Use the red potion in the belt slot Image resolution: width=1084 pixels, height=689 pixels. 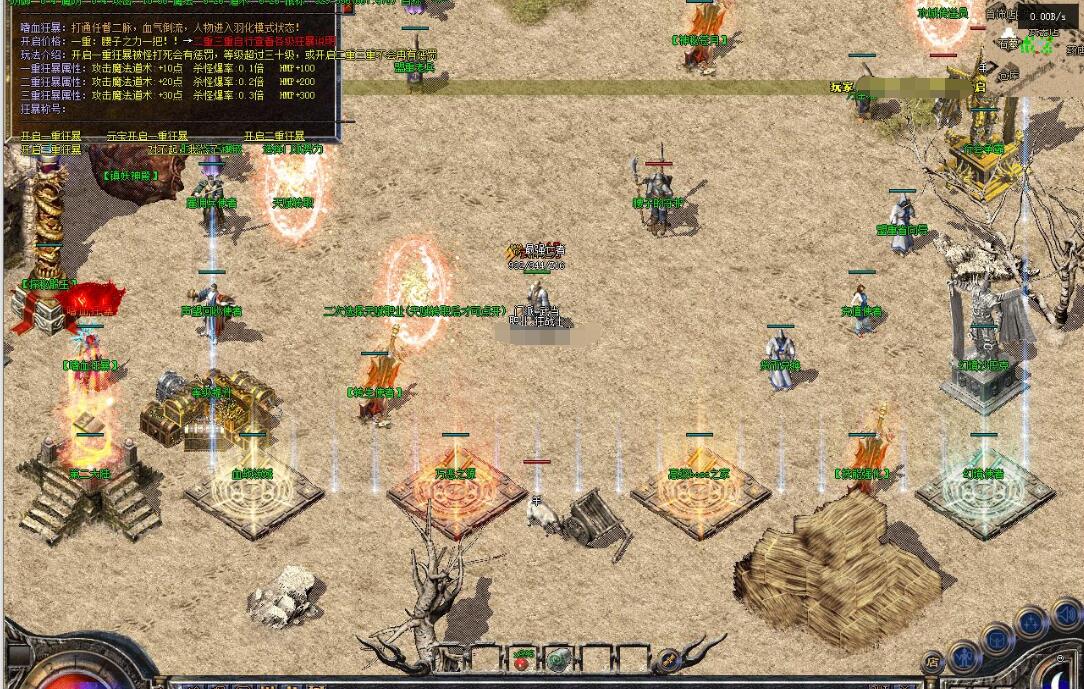coord(521,661)
